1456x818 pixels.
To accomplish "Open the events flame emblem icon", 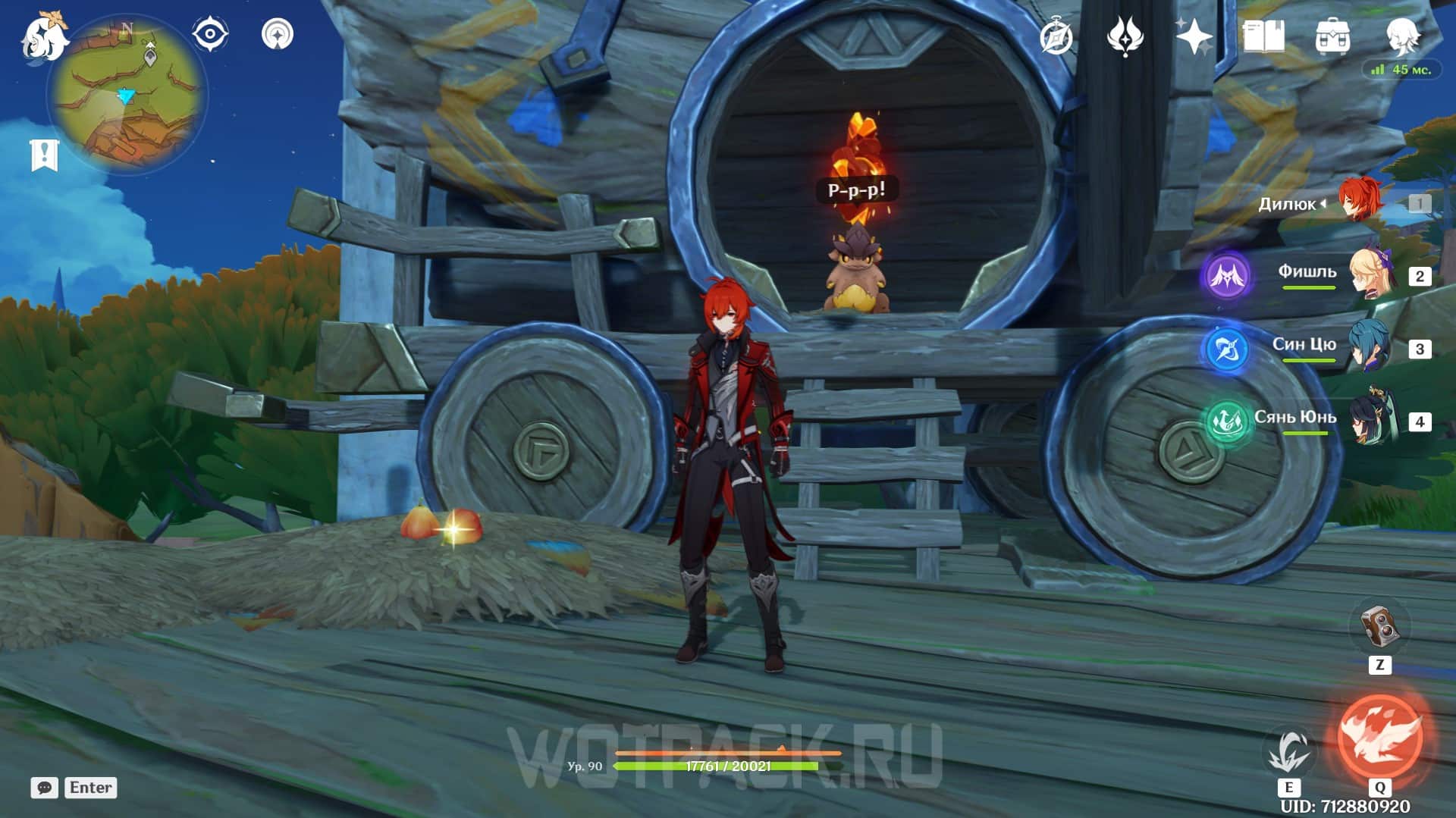I will click(1125, 36).
